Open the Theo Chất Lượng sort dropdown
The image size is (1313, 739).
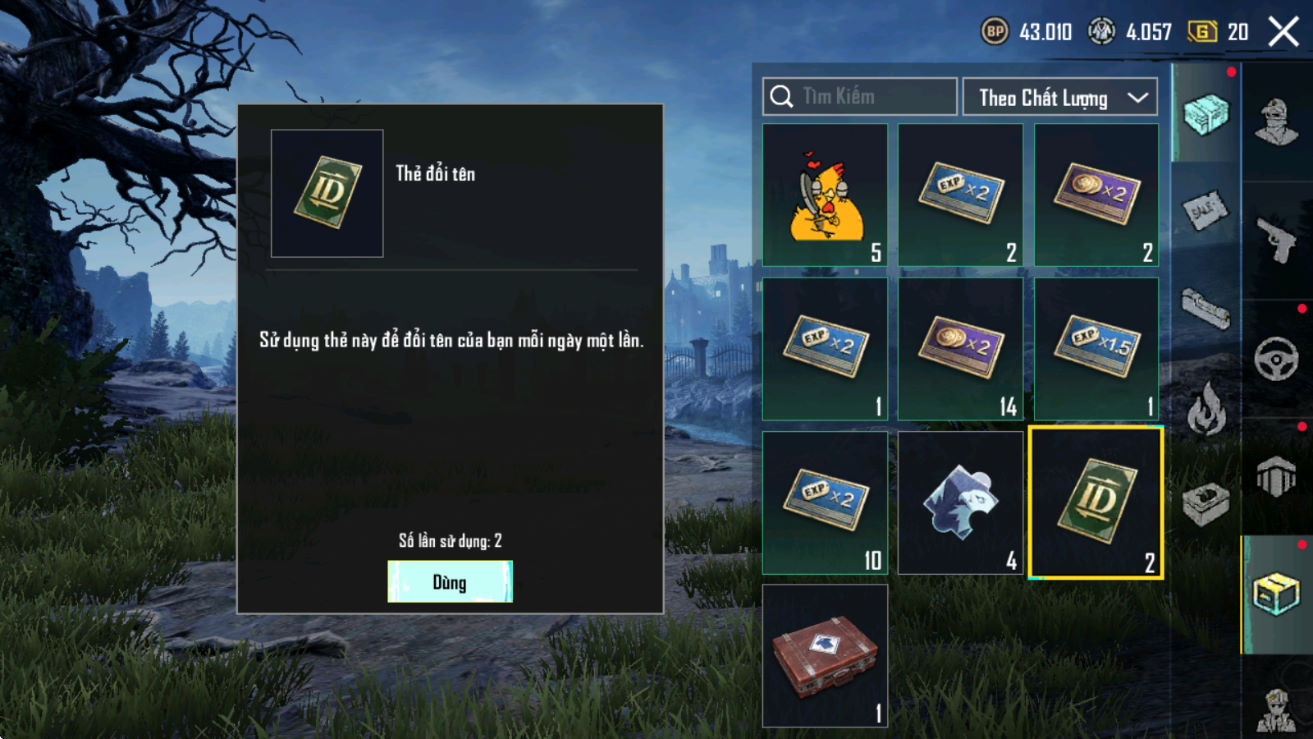coord(1060,97)
